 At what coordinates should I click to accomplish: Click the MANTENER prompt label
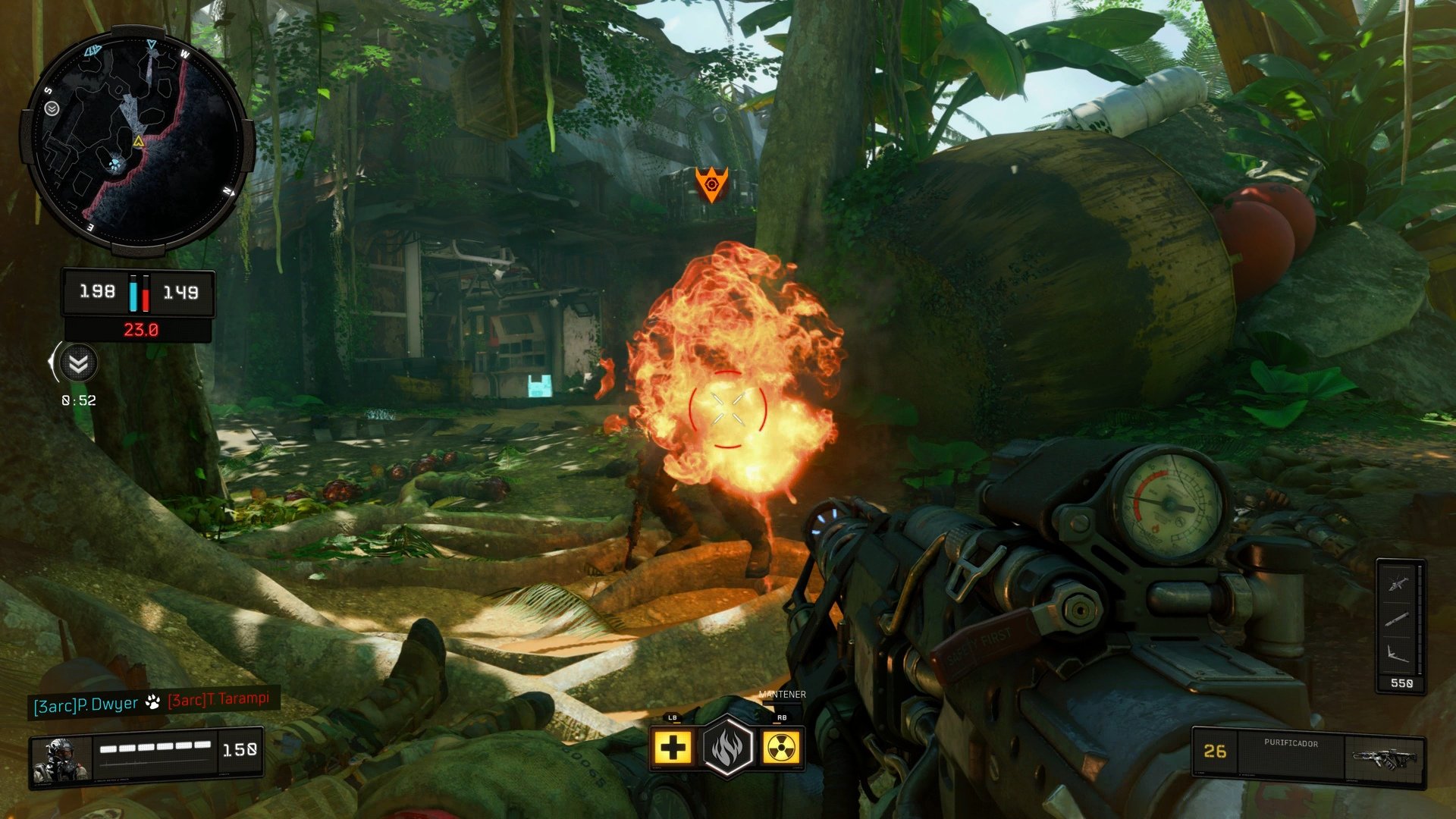point(783,694)
